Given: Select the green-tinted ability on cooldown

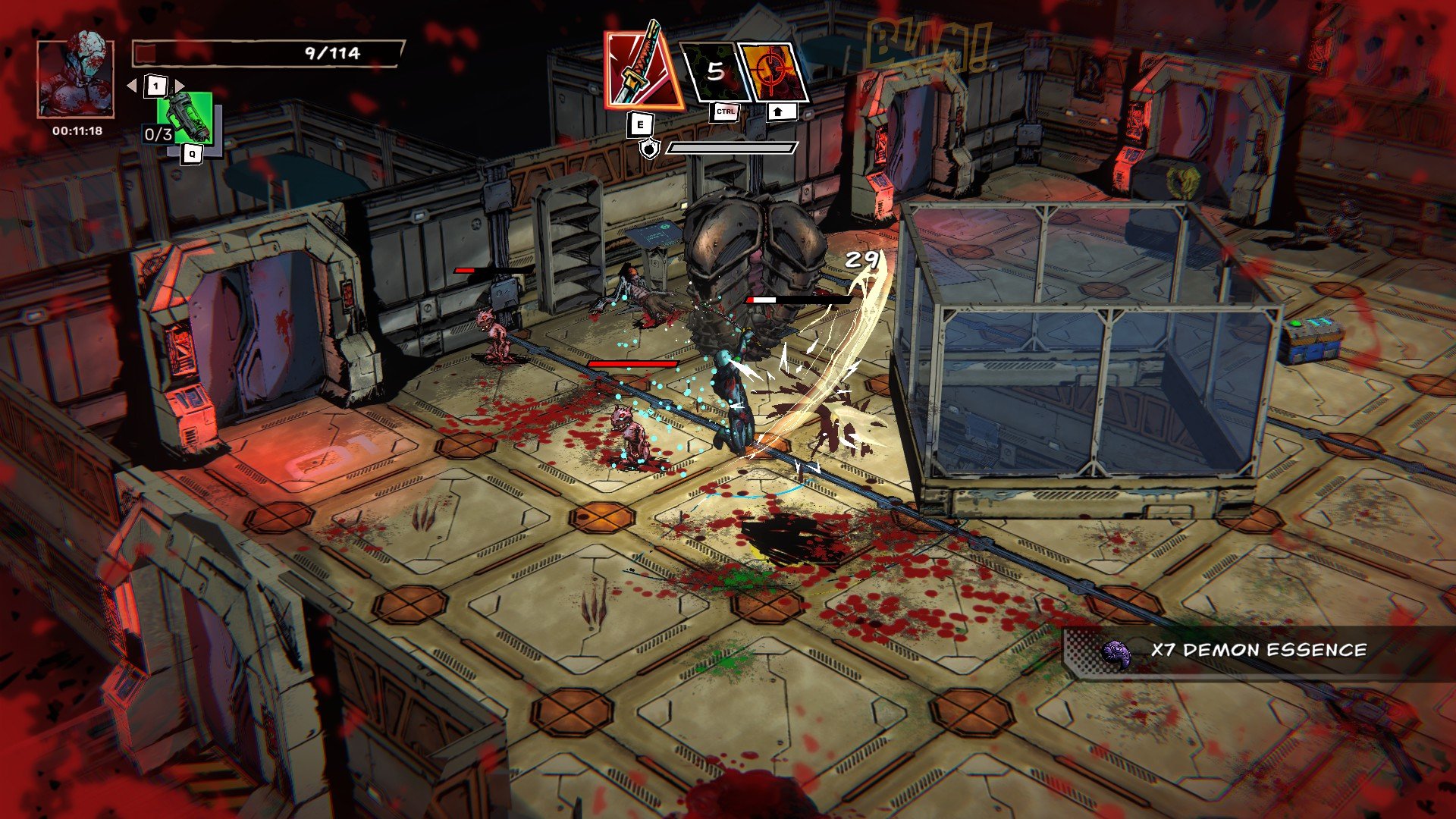Looking at the screenshot, I should click(714, 72).
